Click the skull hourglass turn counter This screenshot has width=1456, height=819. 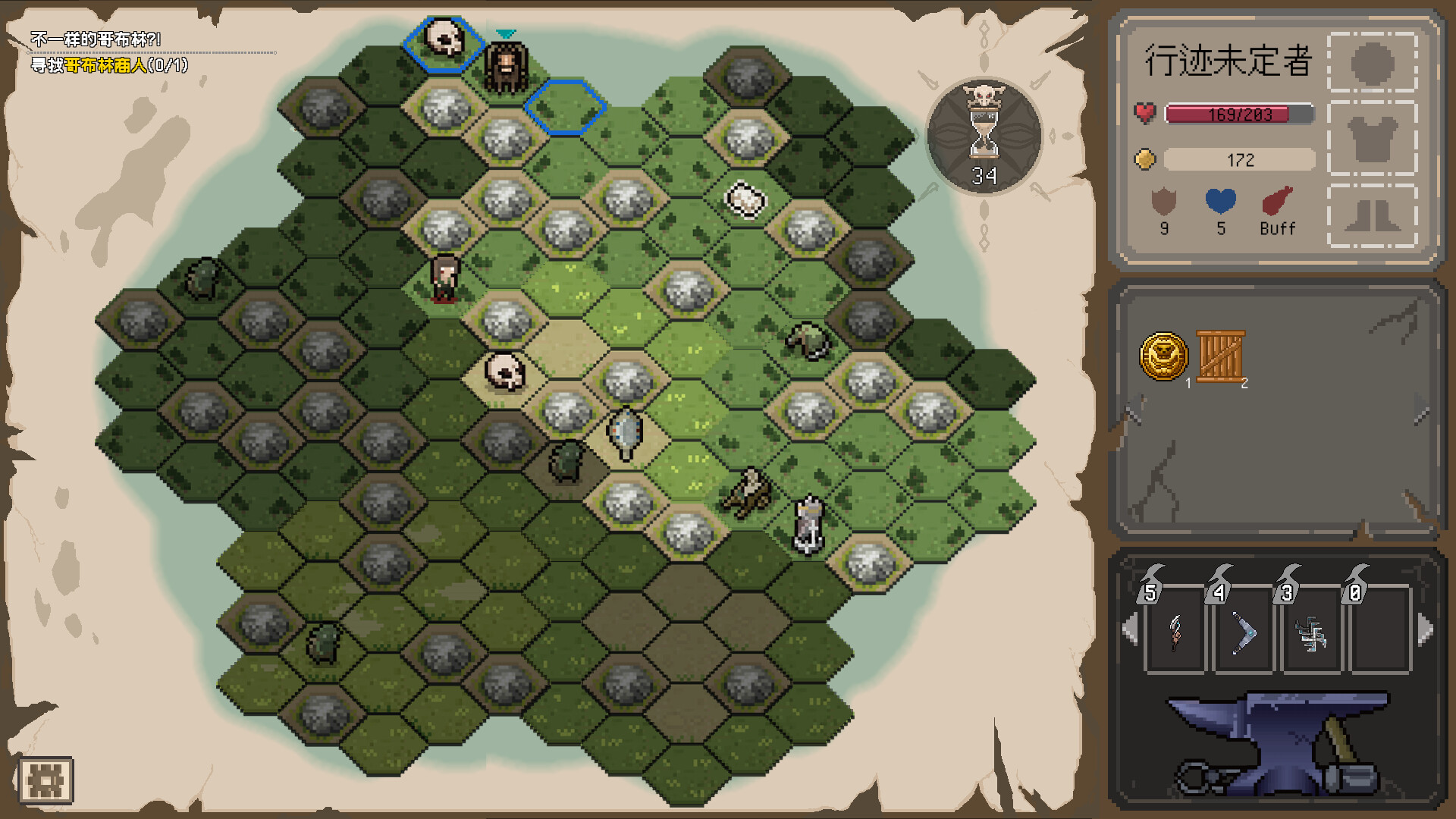pos(984,136)
